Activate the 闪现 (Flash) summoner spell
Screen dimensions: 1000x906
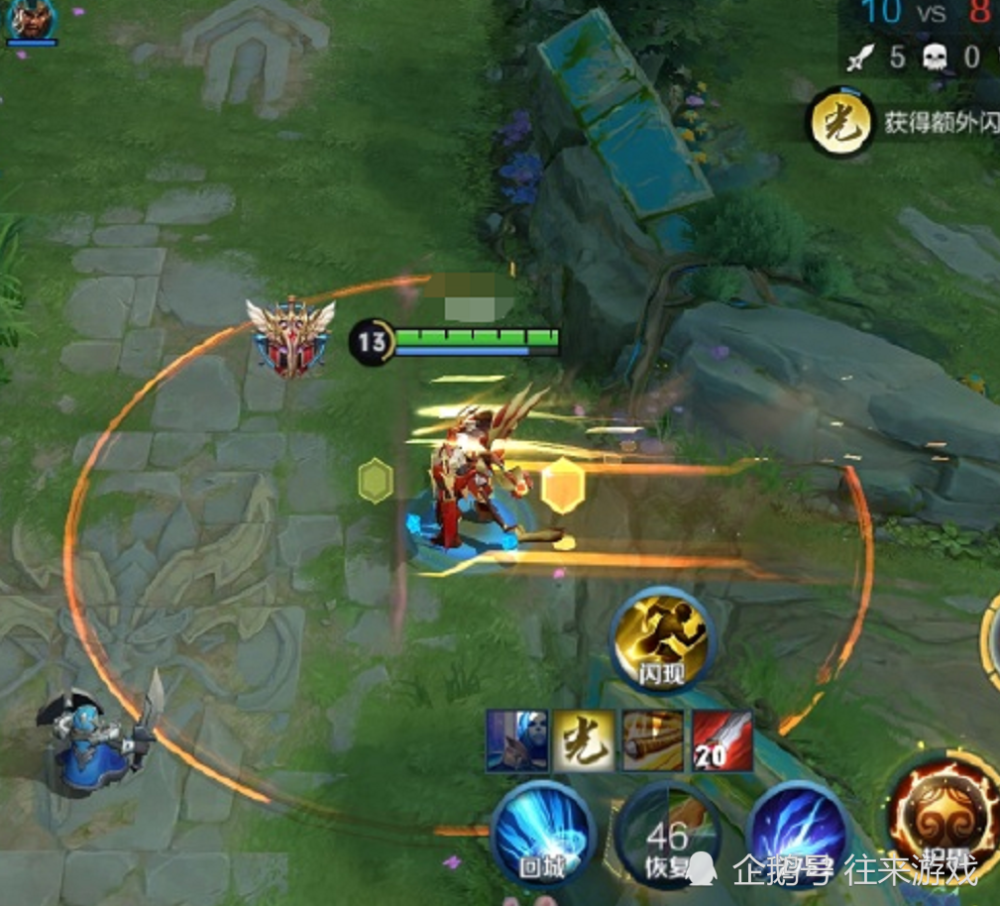[x=662, y=640]
